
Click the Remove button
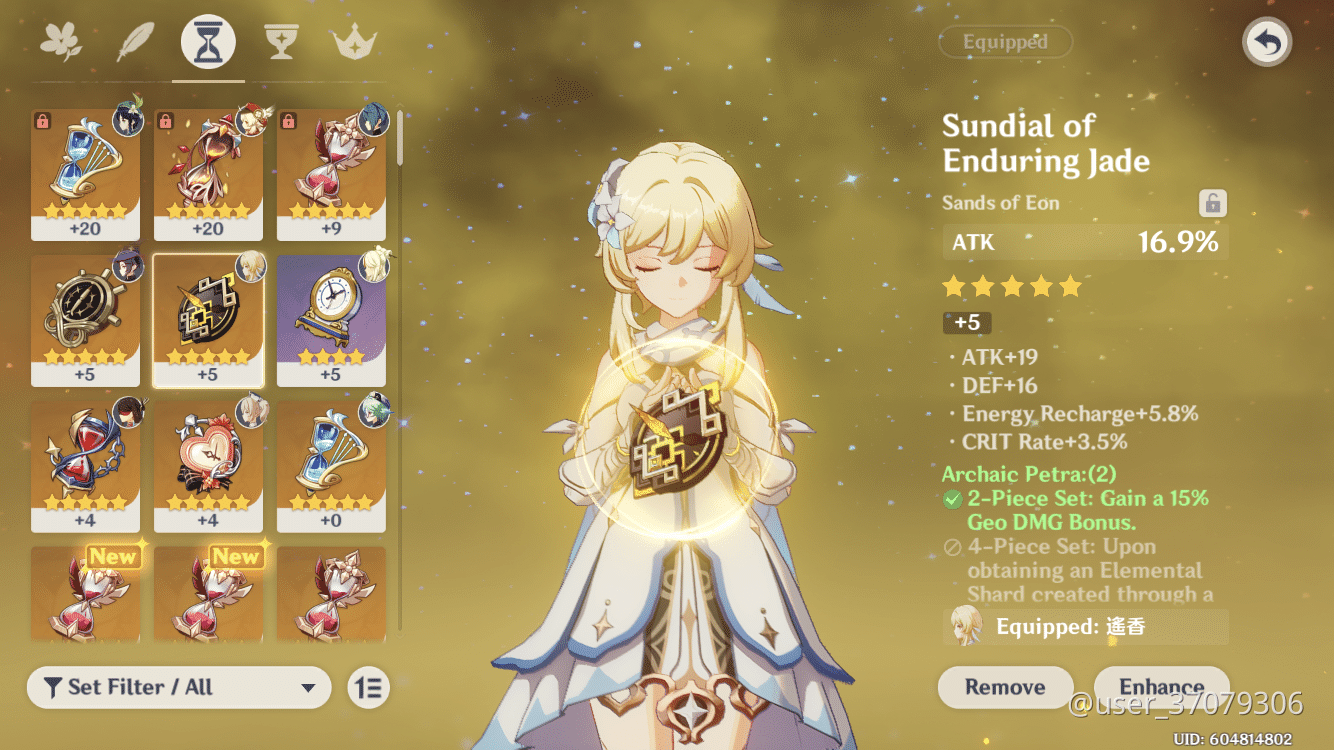(x=1005, y=687)
